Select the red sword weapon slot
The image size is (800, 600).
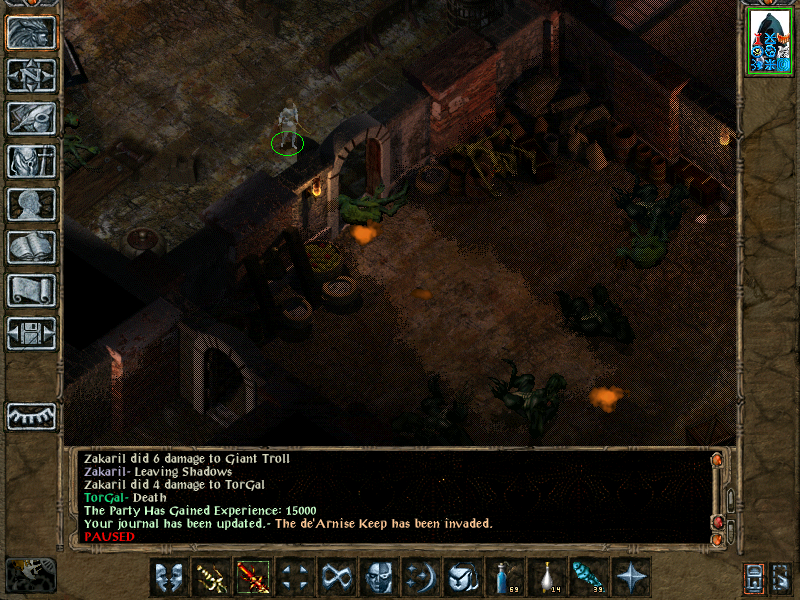(x=253, y=577)
